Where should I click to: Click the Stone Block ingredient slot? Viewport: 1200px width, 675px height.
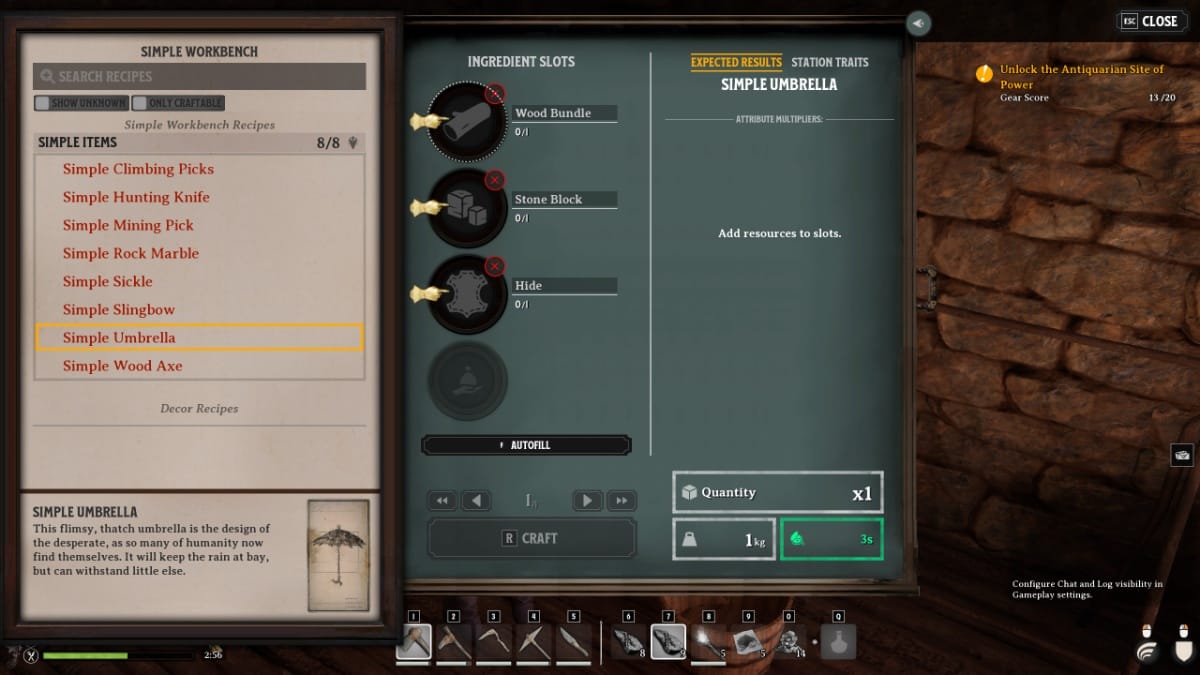(x=467, y=208)
